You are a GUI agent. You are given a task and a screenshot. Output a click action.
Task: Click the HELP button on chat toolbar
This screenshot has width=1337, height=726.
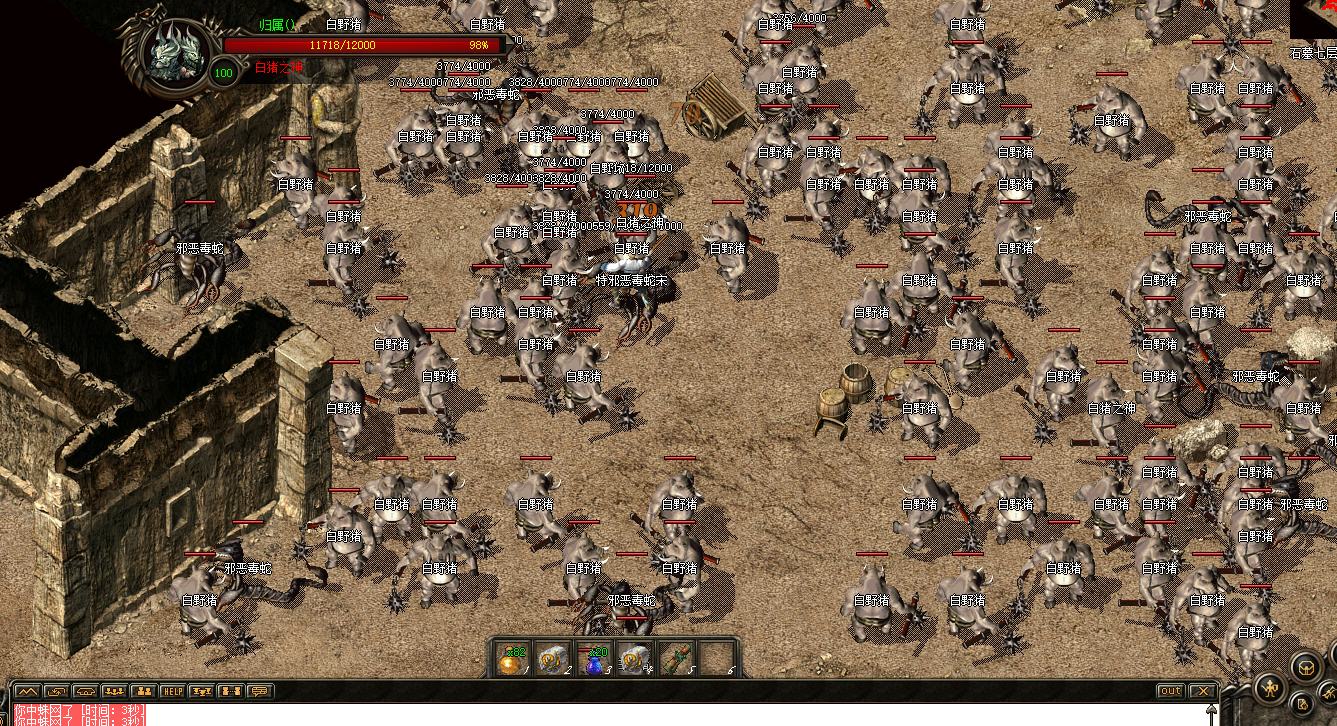(x=173, y=691)
